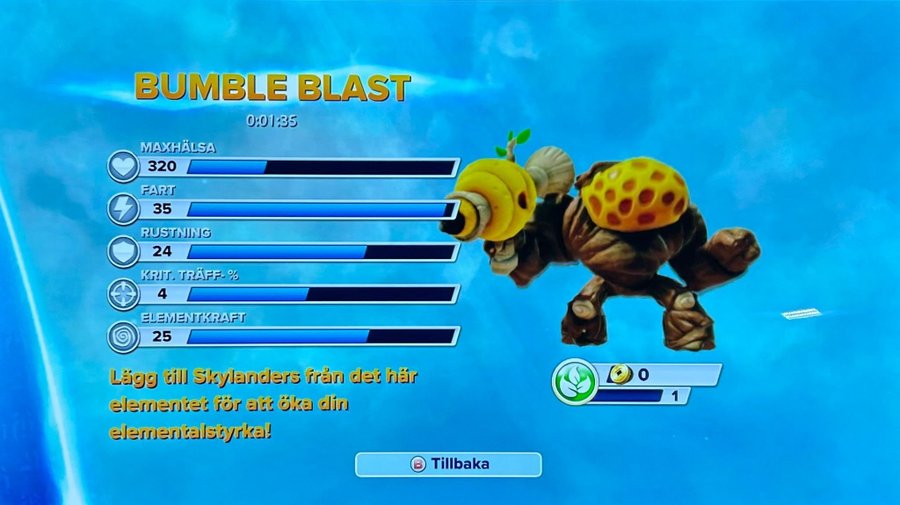Select the Maxhälsa heart icon
Screen dimensions: 900x505
click(x=123, y=166)
